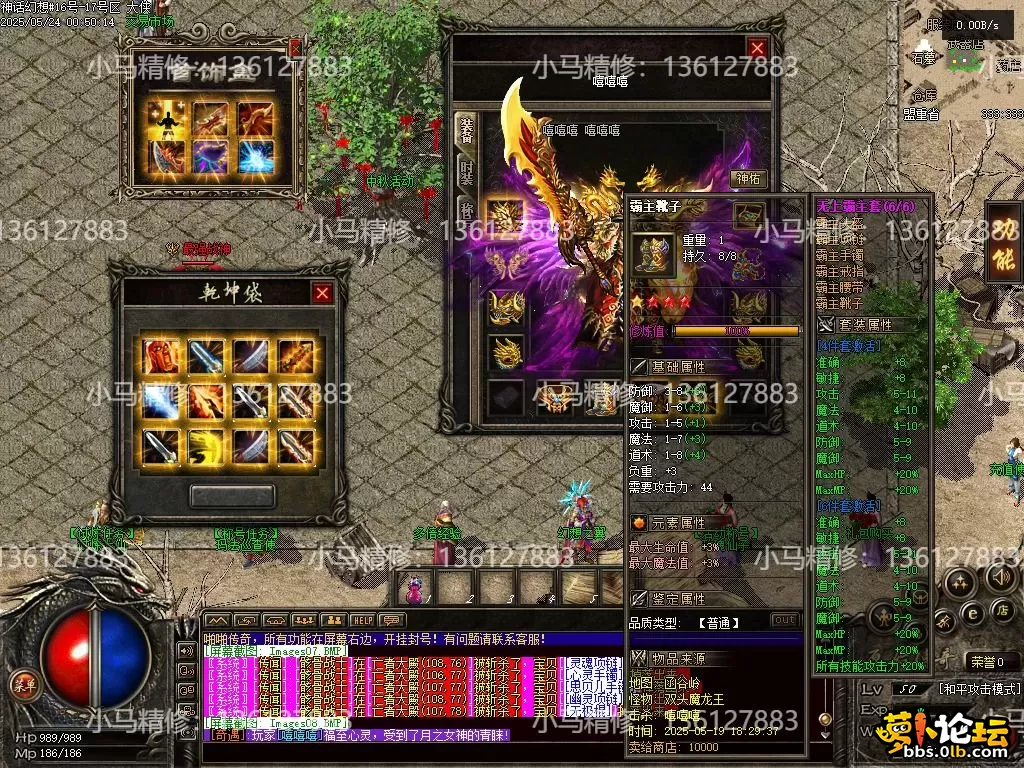This screenshot has height=768, width=1024.
Task: Open the 菜单 menu button by orb
Action: pyautogui.click(x=21, y=686)
